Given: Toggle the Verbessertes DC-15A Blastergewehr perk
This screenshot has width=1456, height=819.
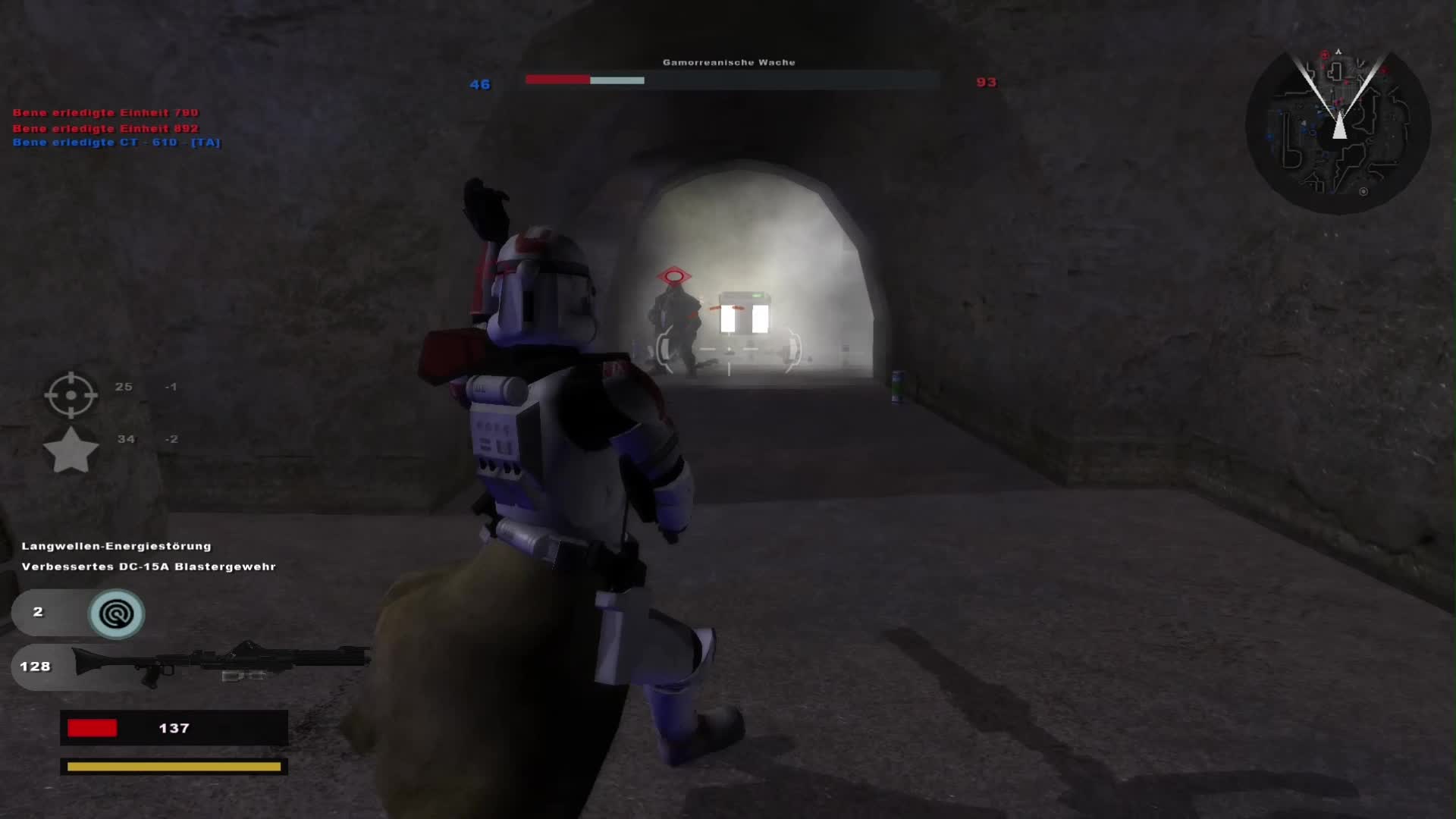Looking at the screenshot, I should [x=149, y=566].
